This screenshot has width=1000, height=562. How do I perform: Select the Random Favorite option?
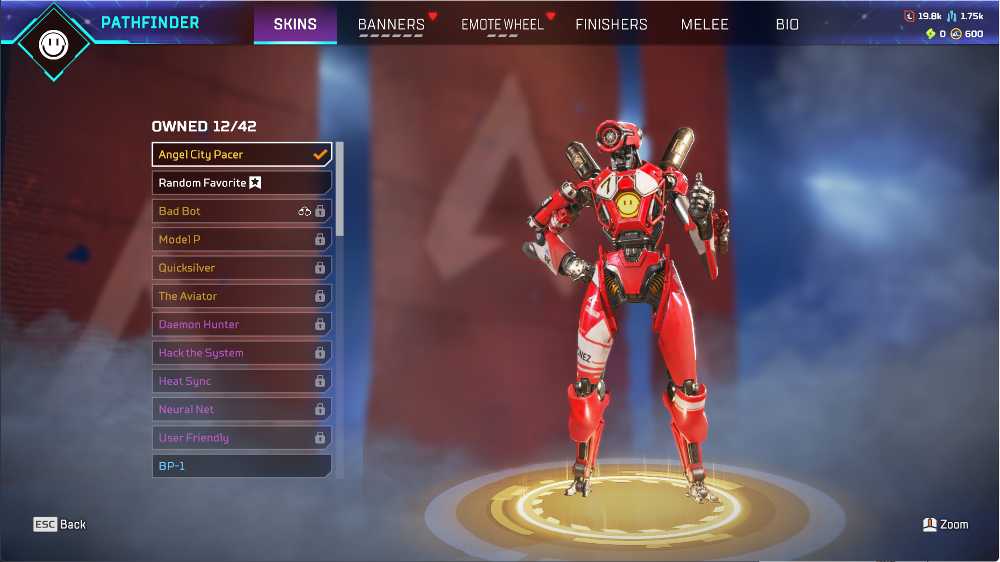(242, 183)
